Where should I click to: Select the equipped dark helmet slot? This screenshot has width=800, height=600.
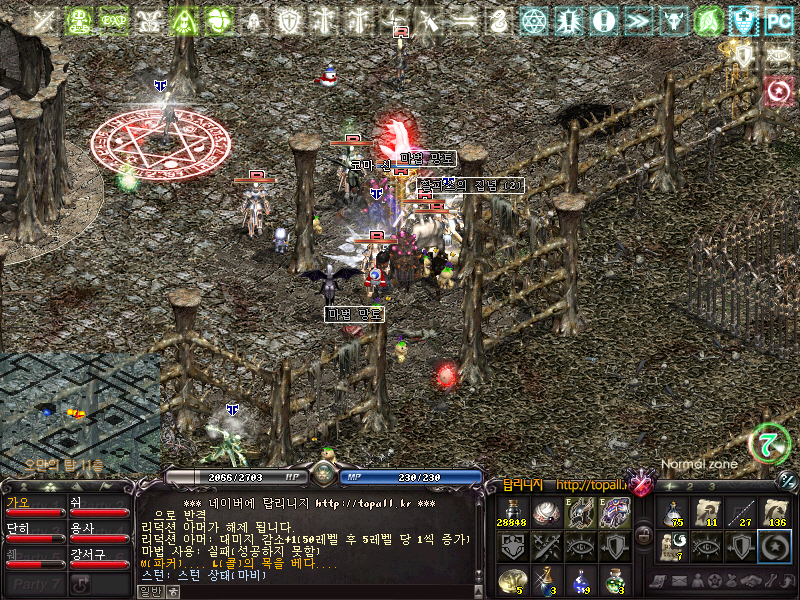pyautogui.click(x=581, y=513)
